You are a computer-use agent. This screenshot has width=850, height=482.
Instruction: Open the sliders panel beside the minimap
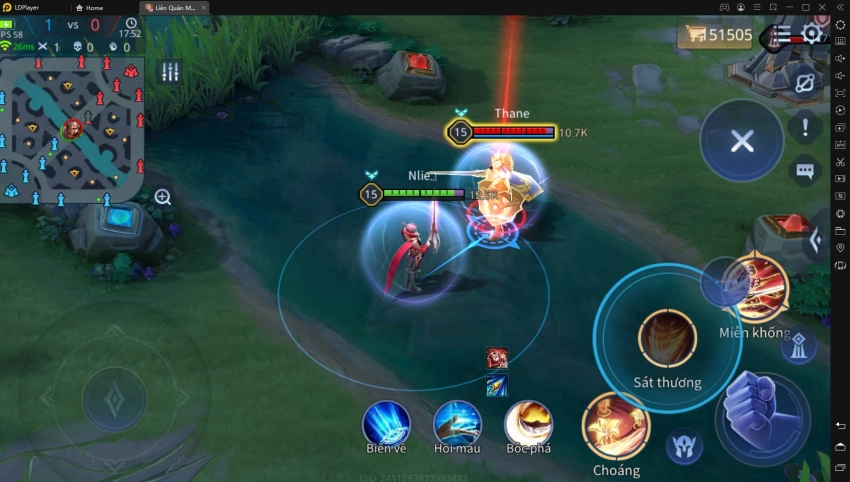coord(170,71)
